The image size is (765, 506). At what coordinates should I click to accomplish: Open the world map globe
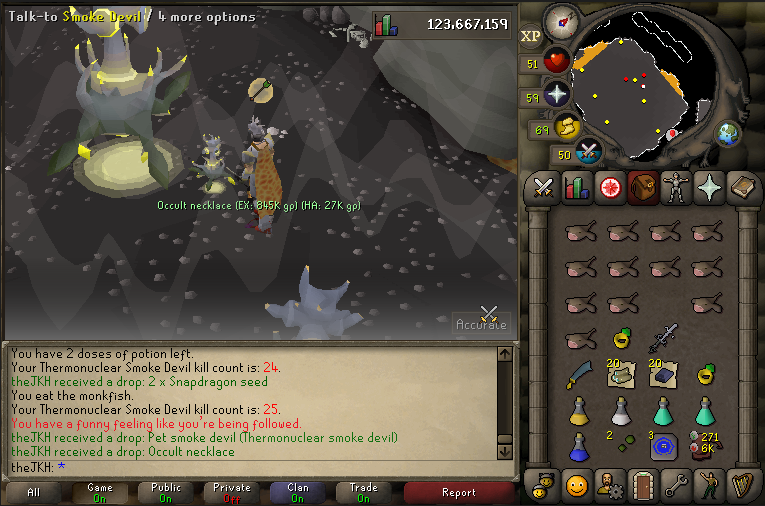(x=727, y=133)
